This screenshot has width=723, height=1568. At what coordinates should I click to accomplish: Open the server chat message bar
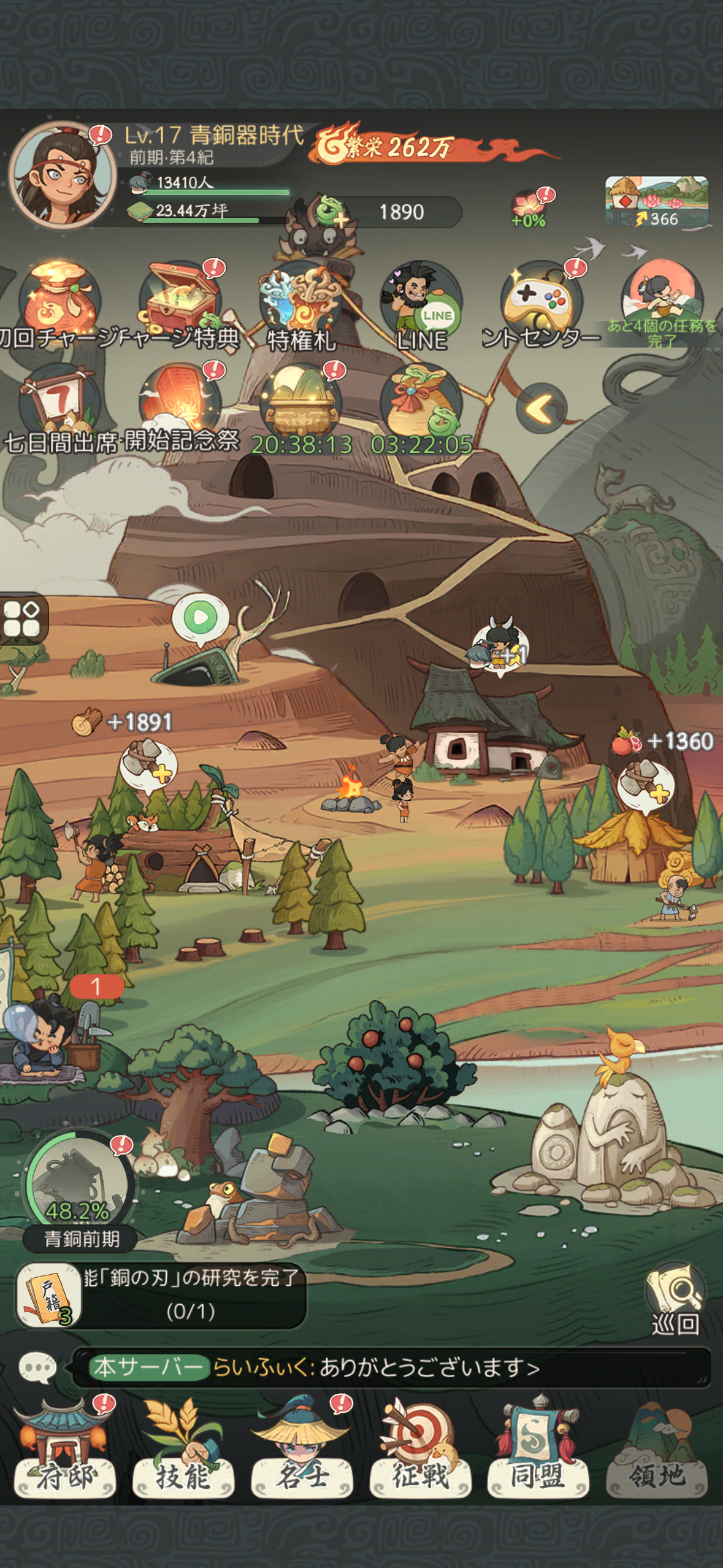coord(391,1367)
